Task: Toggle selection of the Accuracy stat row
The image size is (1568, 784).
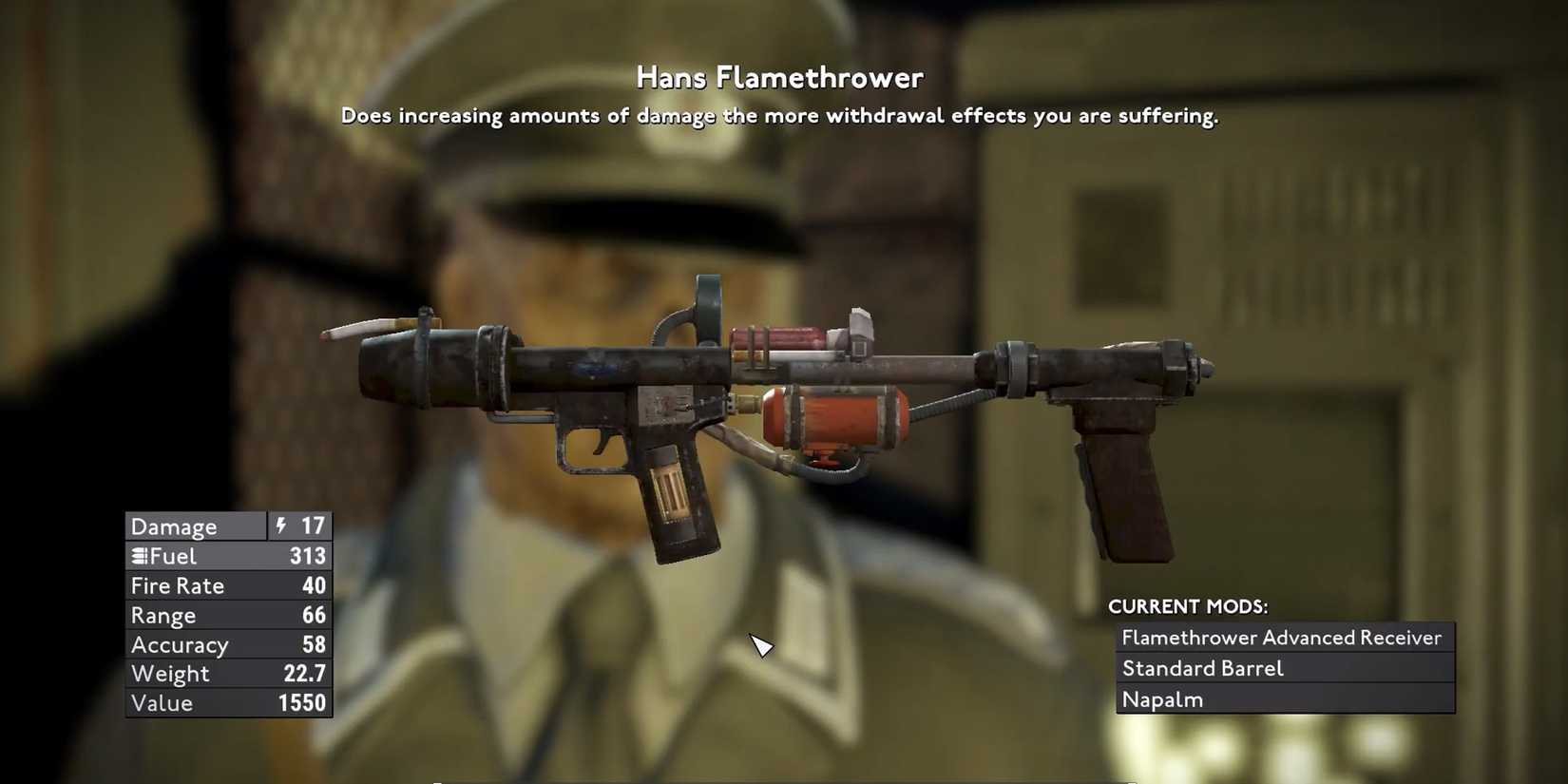Action: tap(228, 644)
